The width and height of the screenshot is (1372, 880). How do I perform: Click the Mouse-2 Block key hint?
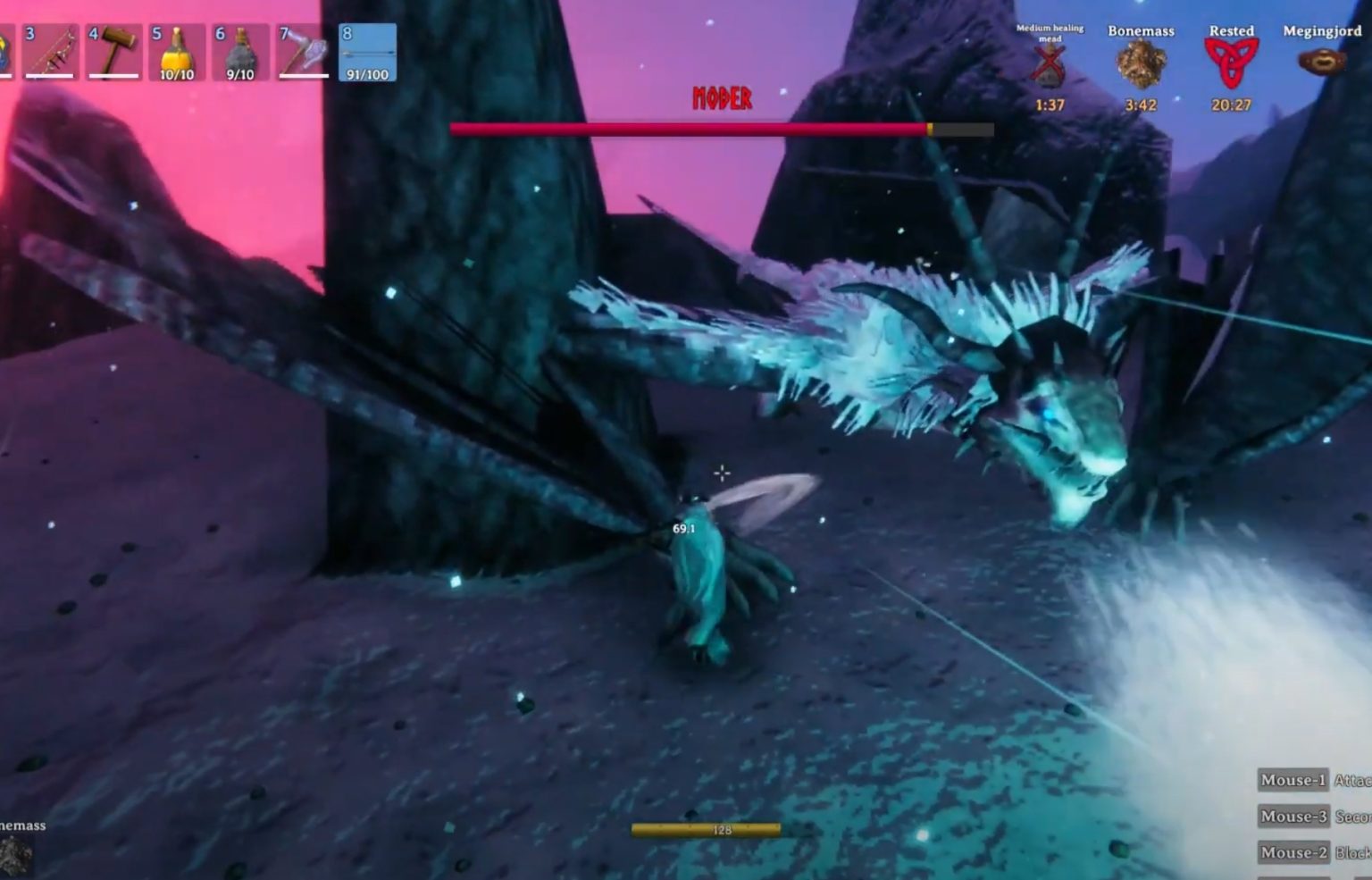pos(1293,852)
